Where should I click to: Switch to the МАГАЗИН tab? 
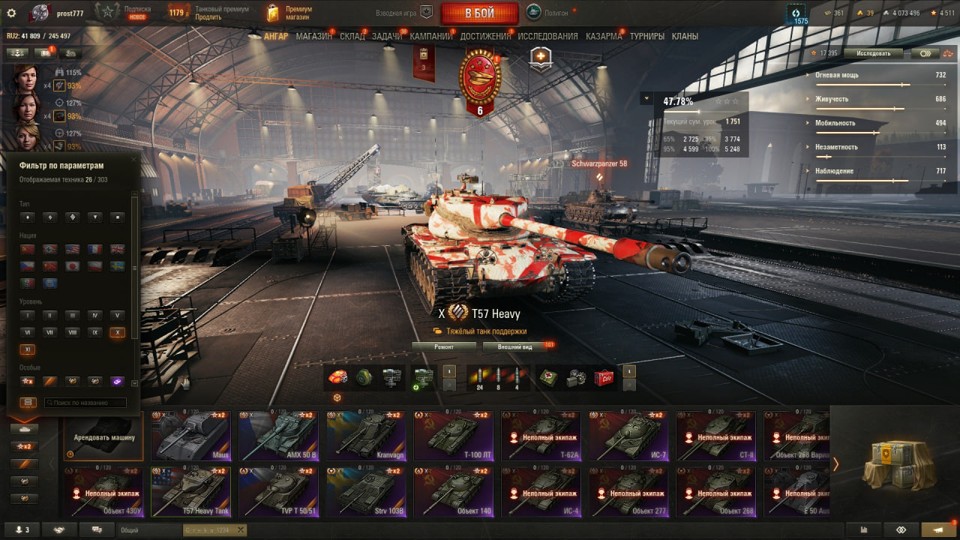[314, 36]
